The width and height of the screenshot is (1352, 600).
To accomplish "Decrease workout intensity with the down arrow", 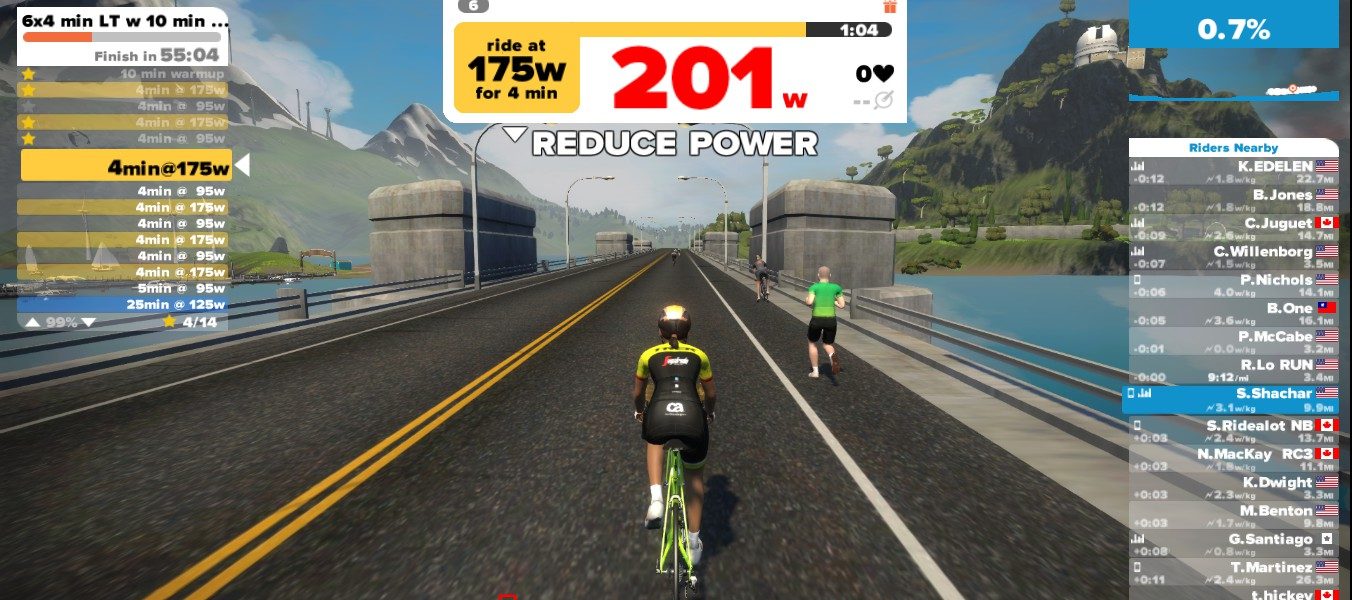I will coord(88,322).
